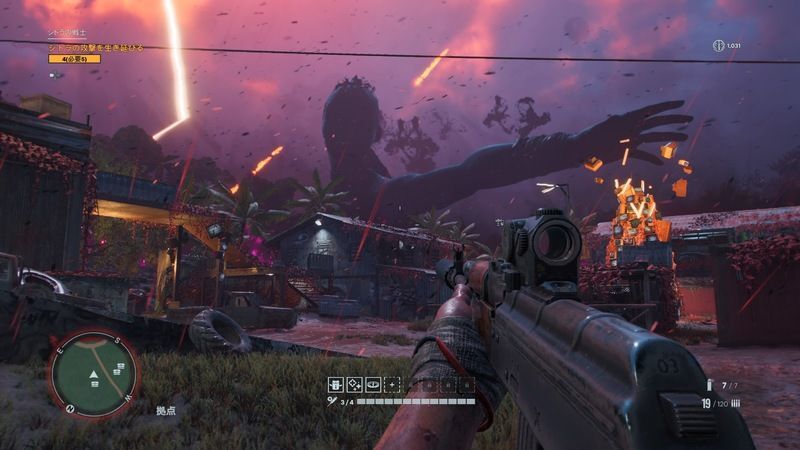Activate the sparkle diamond power slot

click(x=354, y=384)
